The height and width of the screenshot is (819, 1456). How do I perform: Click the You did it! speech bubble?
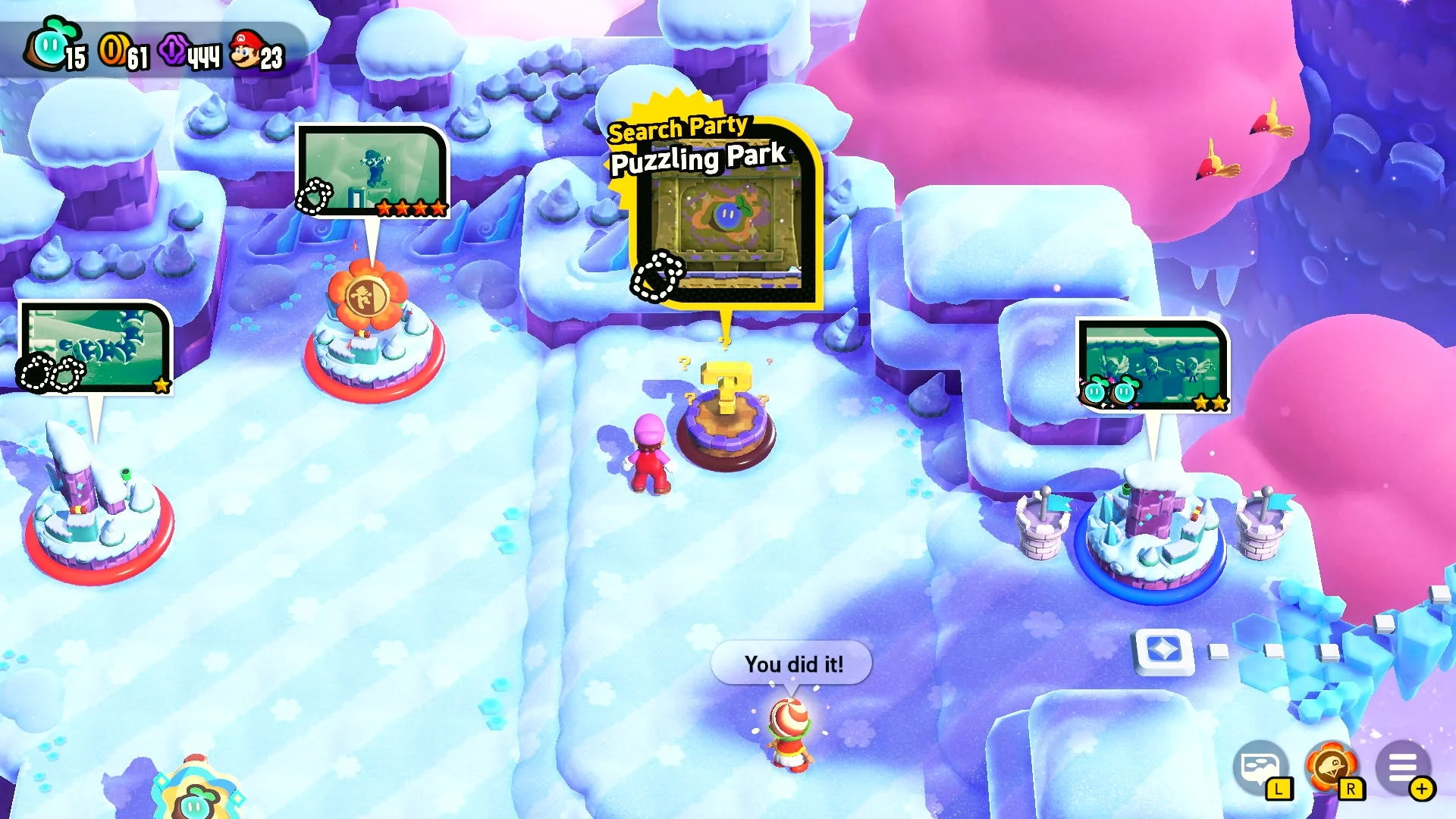pos(792,662)
